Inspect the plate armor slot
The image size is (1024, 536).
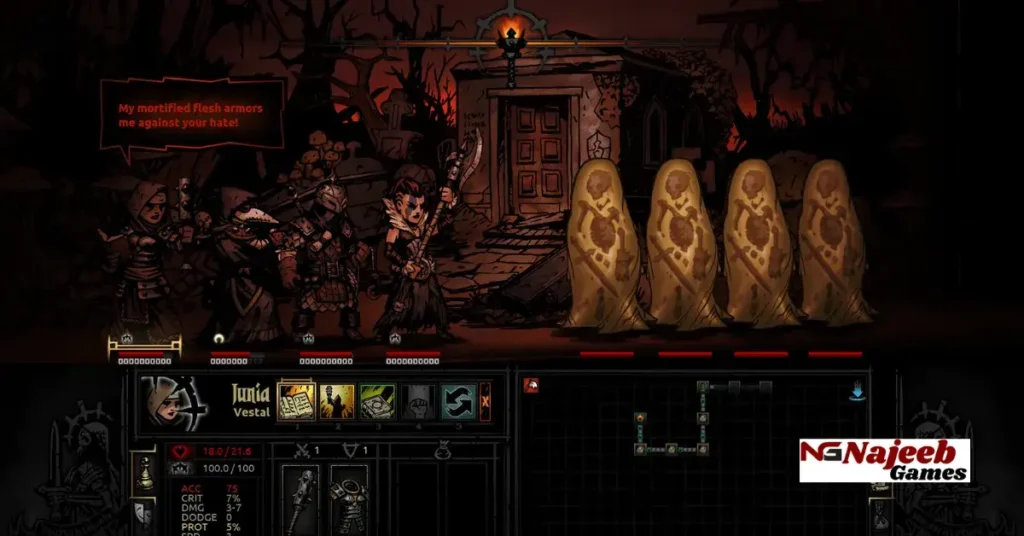click(349, 498)
